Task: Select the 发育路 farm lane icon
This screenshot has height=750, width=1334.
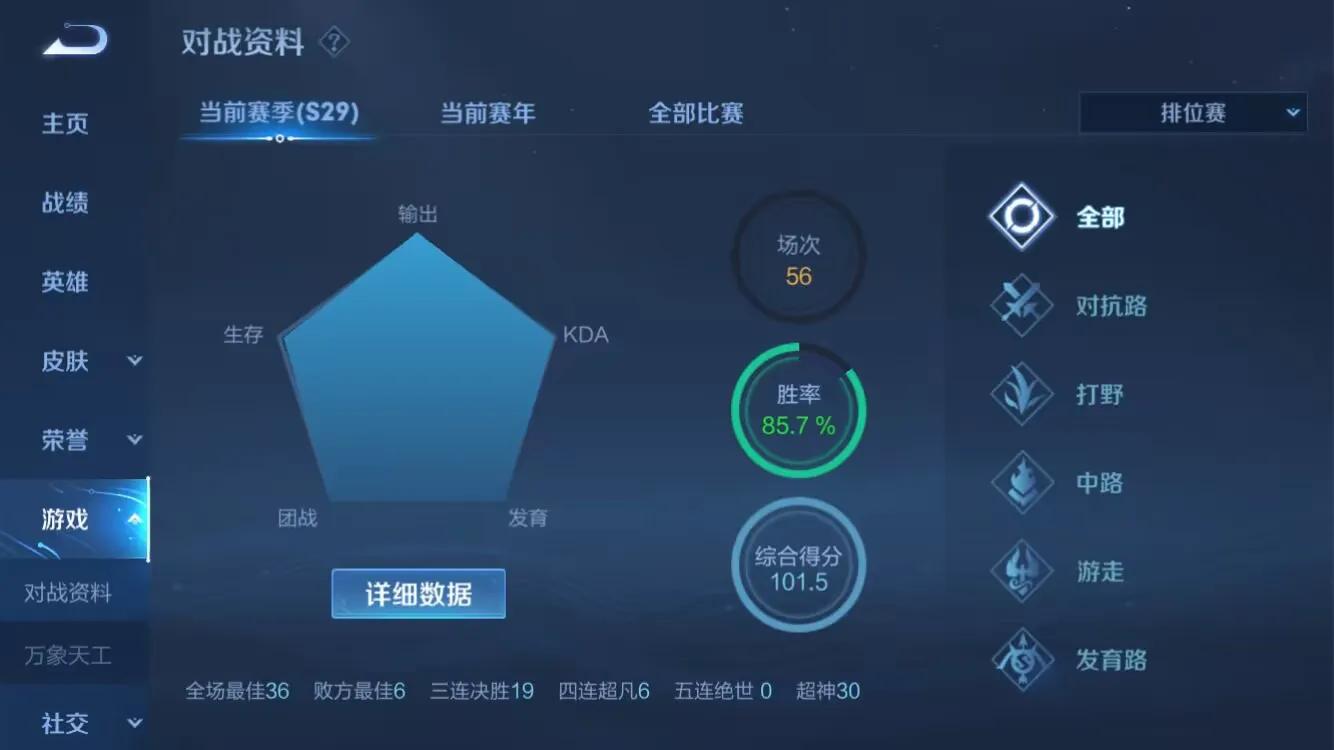Action: coord(1020,660)
